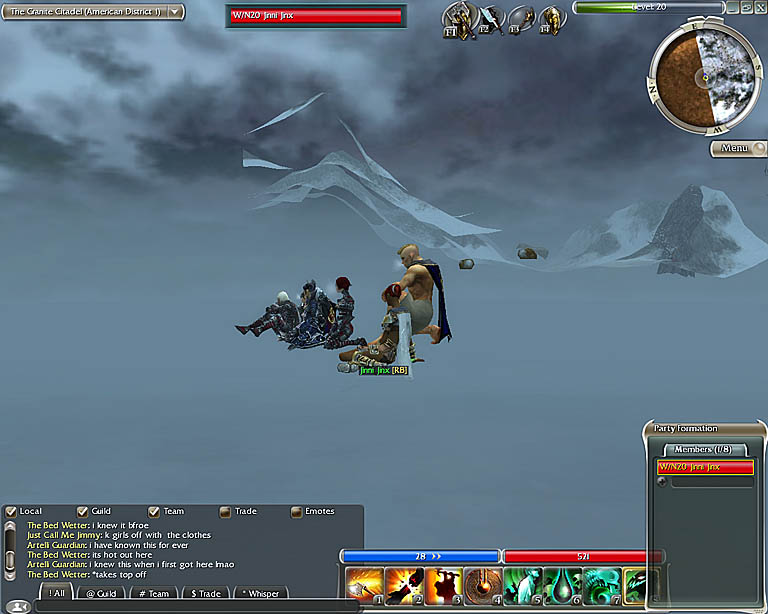768x614 pixels.
Task: Switch to the Whisper chat tab
Action: [260, 594]
